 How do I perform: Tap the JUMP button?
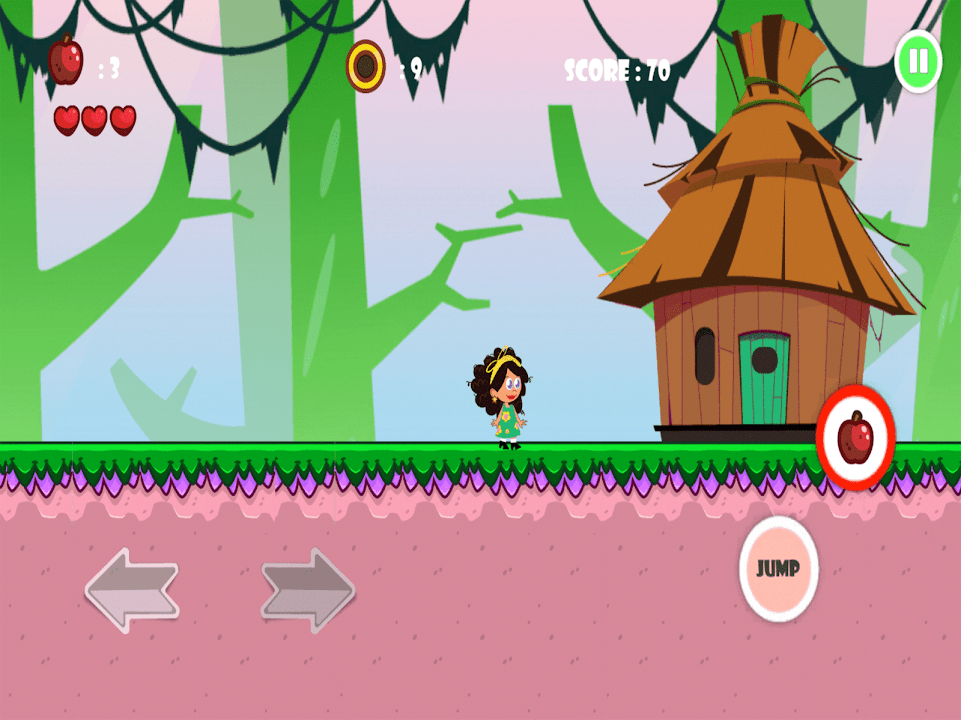click(x=778, y=569)
